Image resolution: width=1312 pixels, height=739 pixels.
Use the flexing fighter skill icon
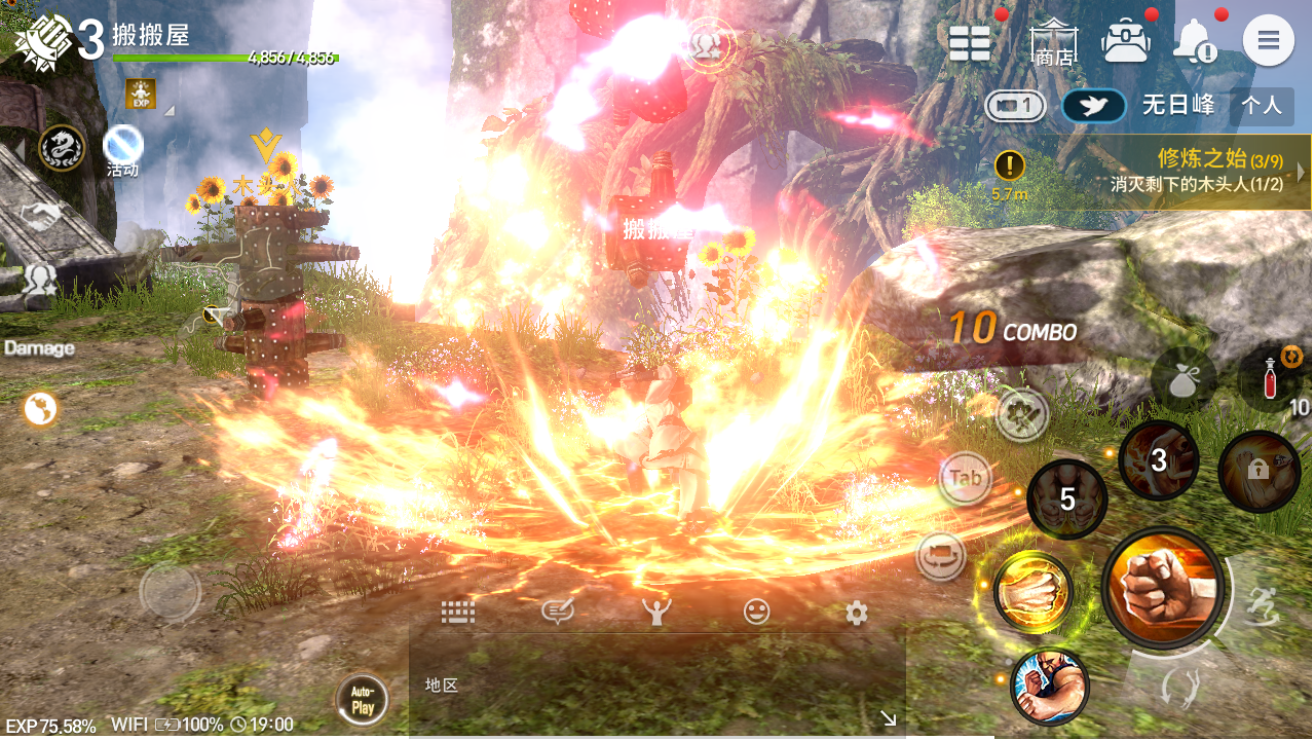tap(1049, 686)
